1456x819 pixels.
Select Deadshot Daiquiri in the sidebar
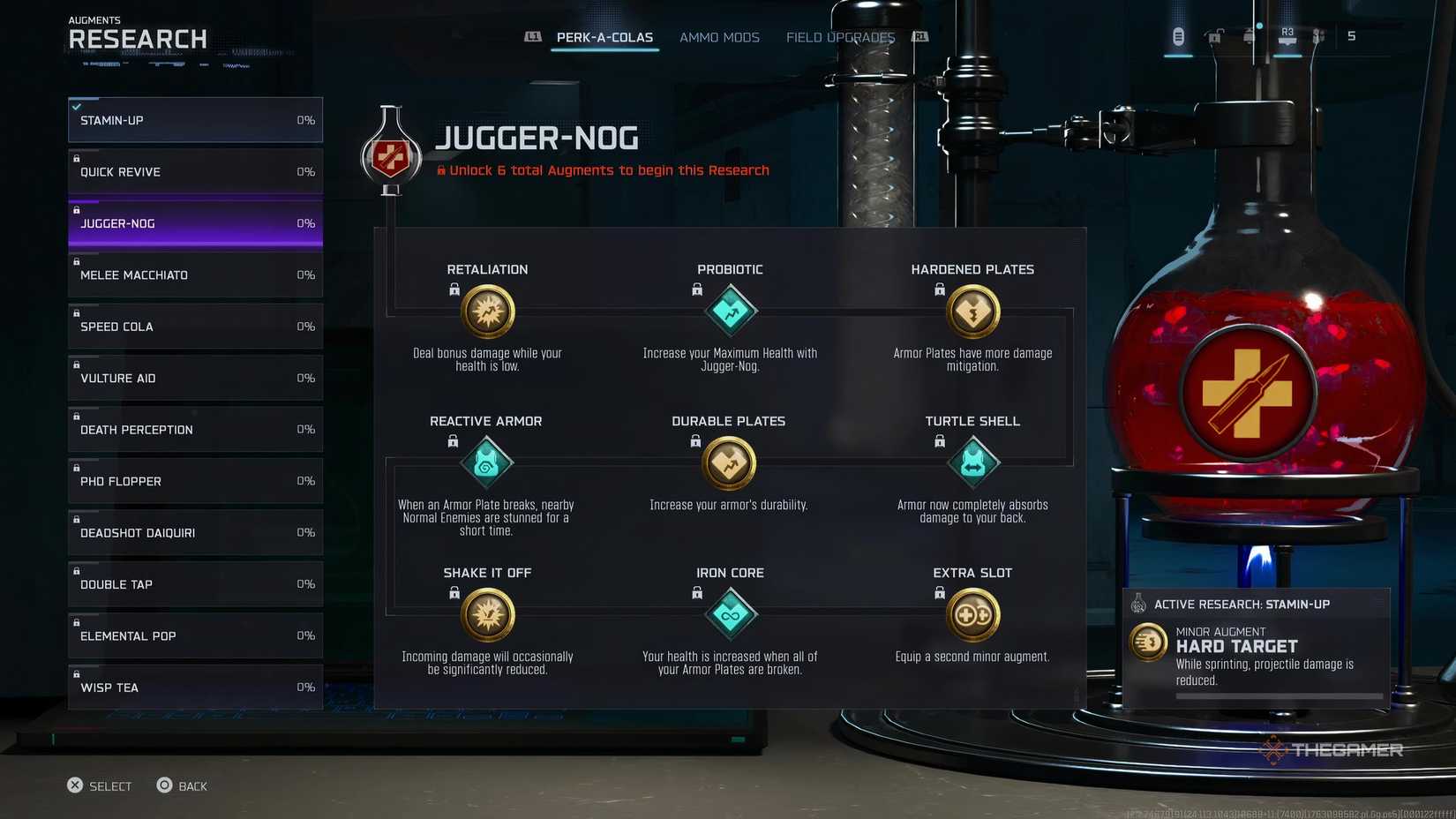click(194, 532)
